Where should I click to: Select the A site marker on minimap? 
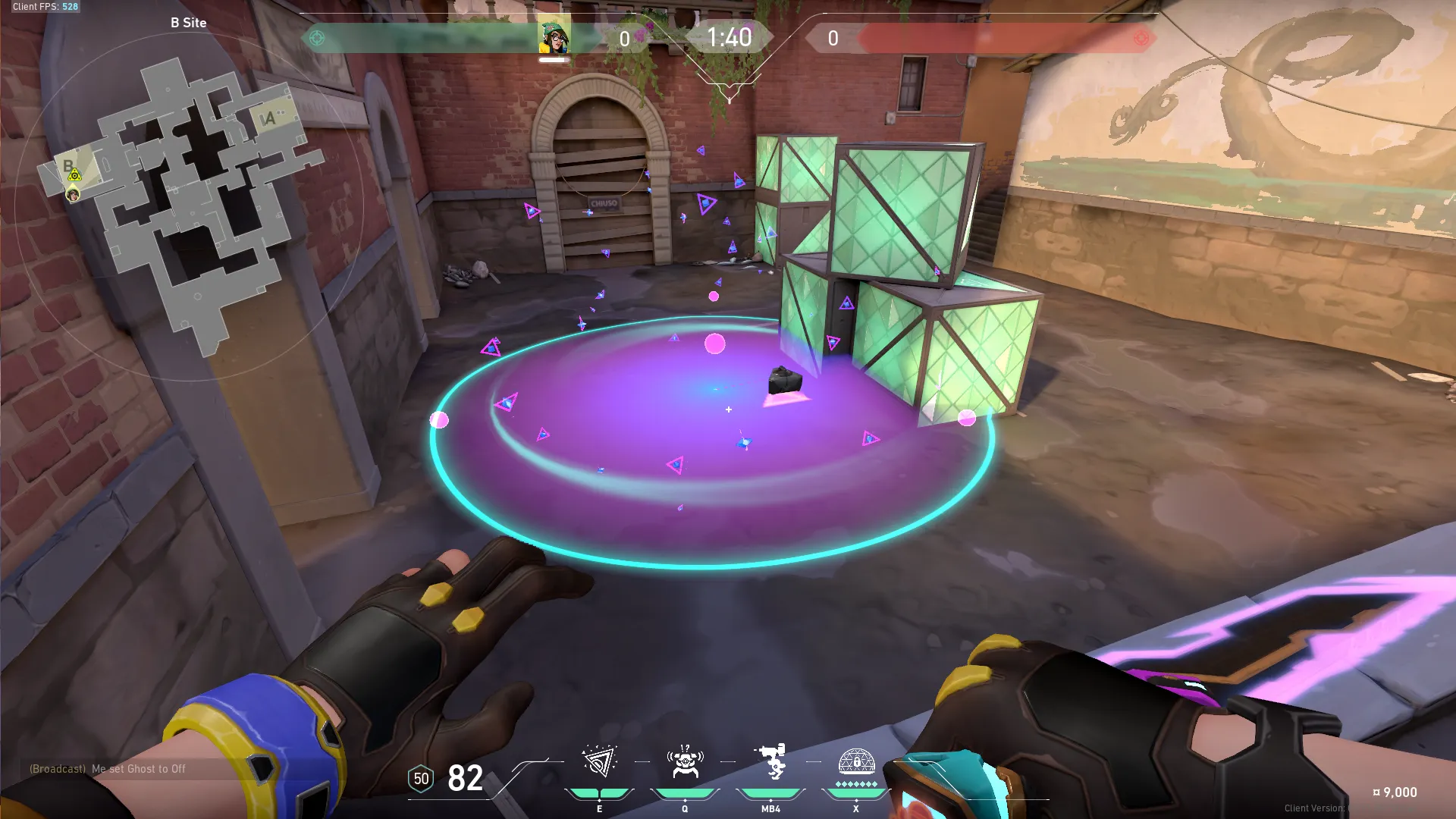[268, 118]
